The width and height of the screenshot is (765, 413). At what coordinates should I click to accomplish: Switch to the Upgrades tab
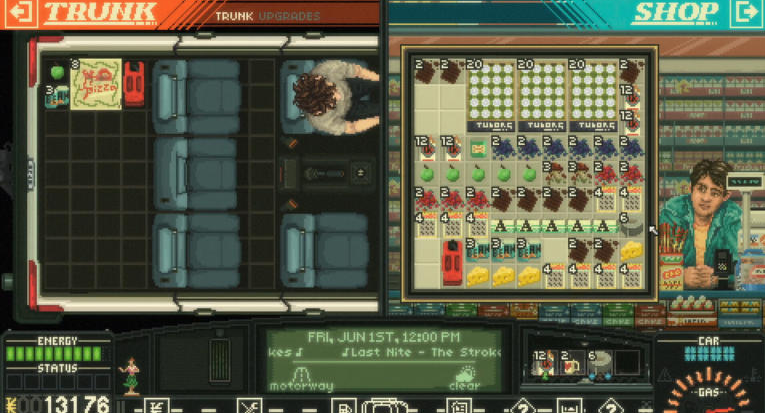(287, 16)
